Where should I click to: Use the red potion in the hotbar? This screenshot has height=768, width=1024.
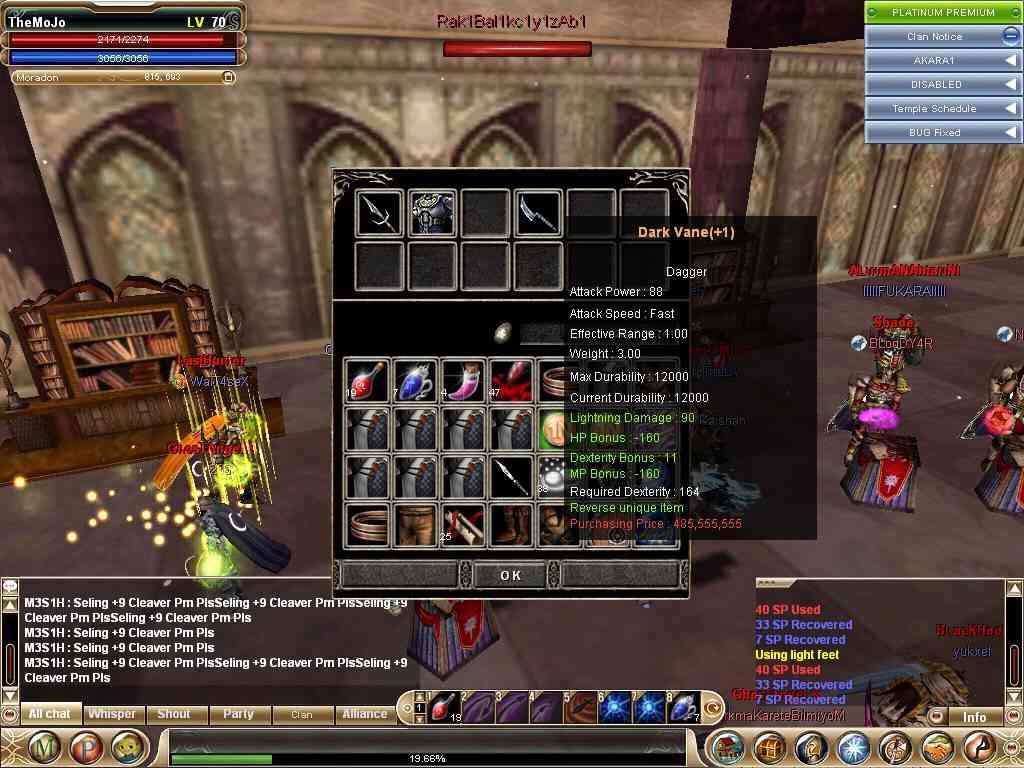[443, 707]
